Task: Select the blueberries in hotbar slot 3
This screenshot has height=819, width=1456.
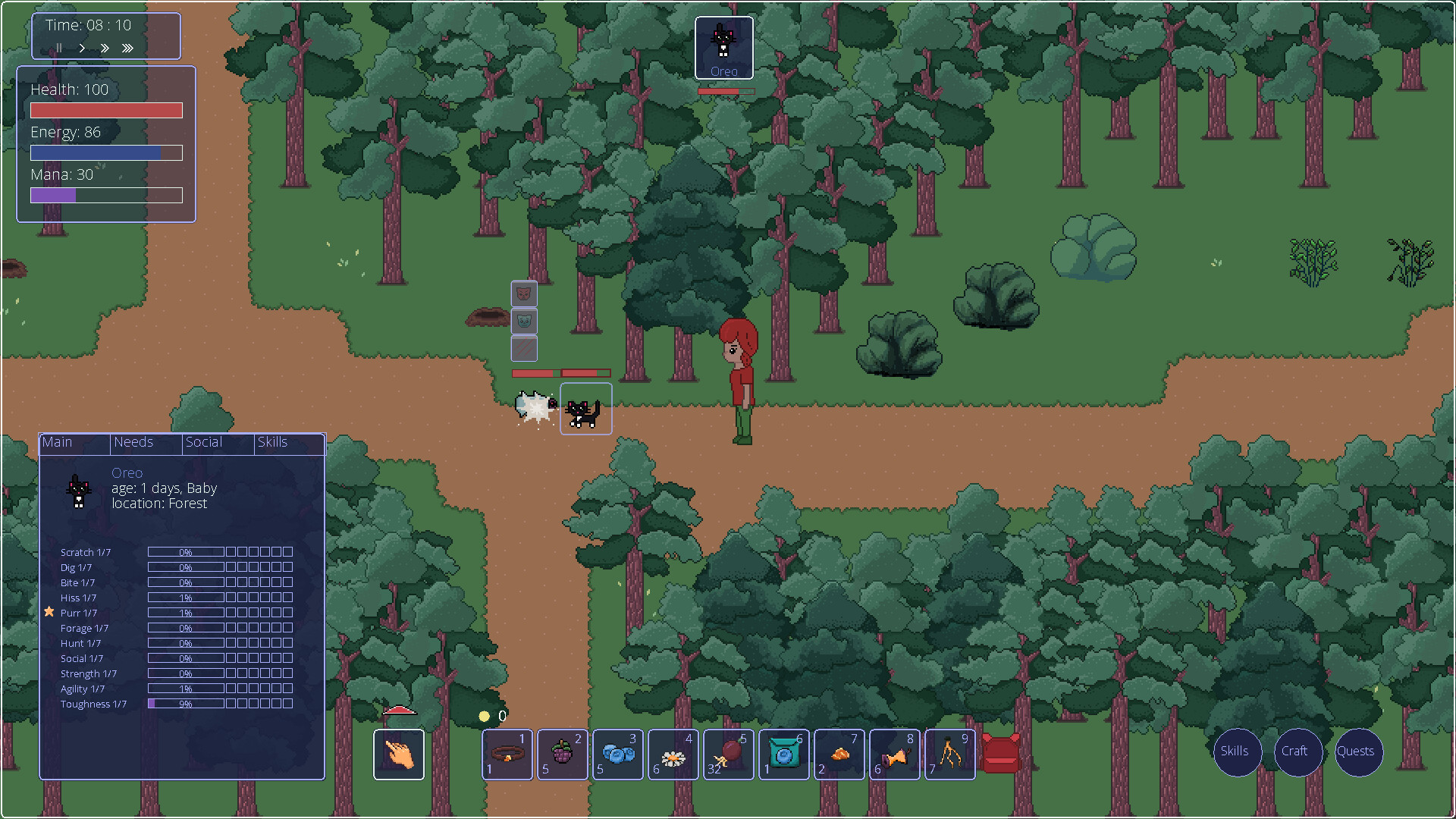Action: (617, 755)
